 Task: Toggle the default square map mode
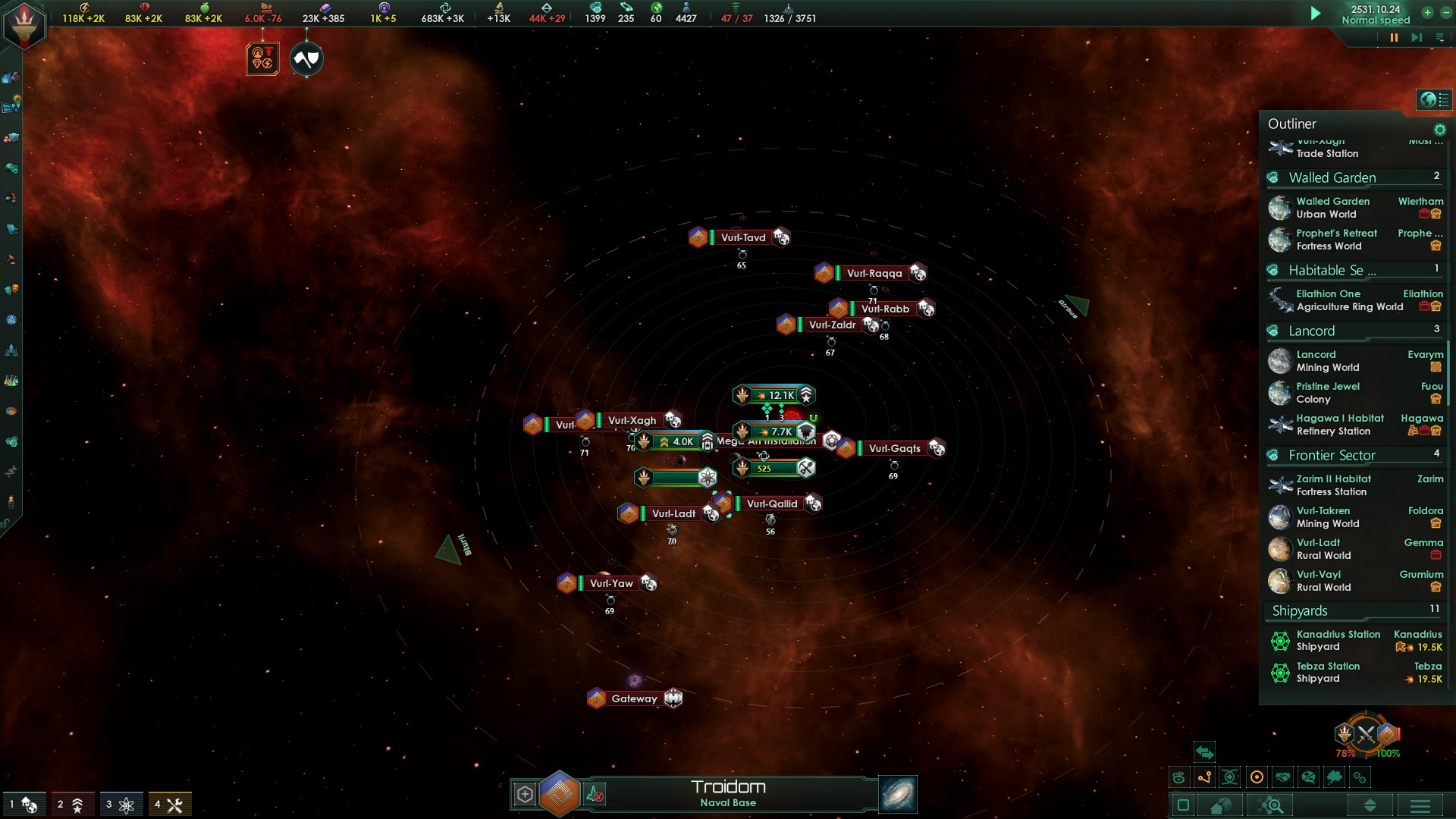pos(1181,805)
